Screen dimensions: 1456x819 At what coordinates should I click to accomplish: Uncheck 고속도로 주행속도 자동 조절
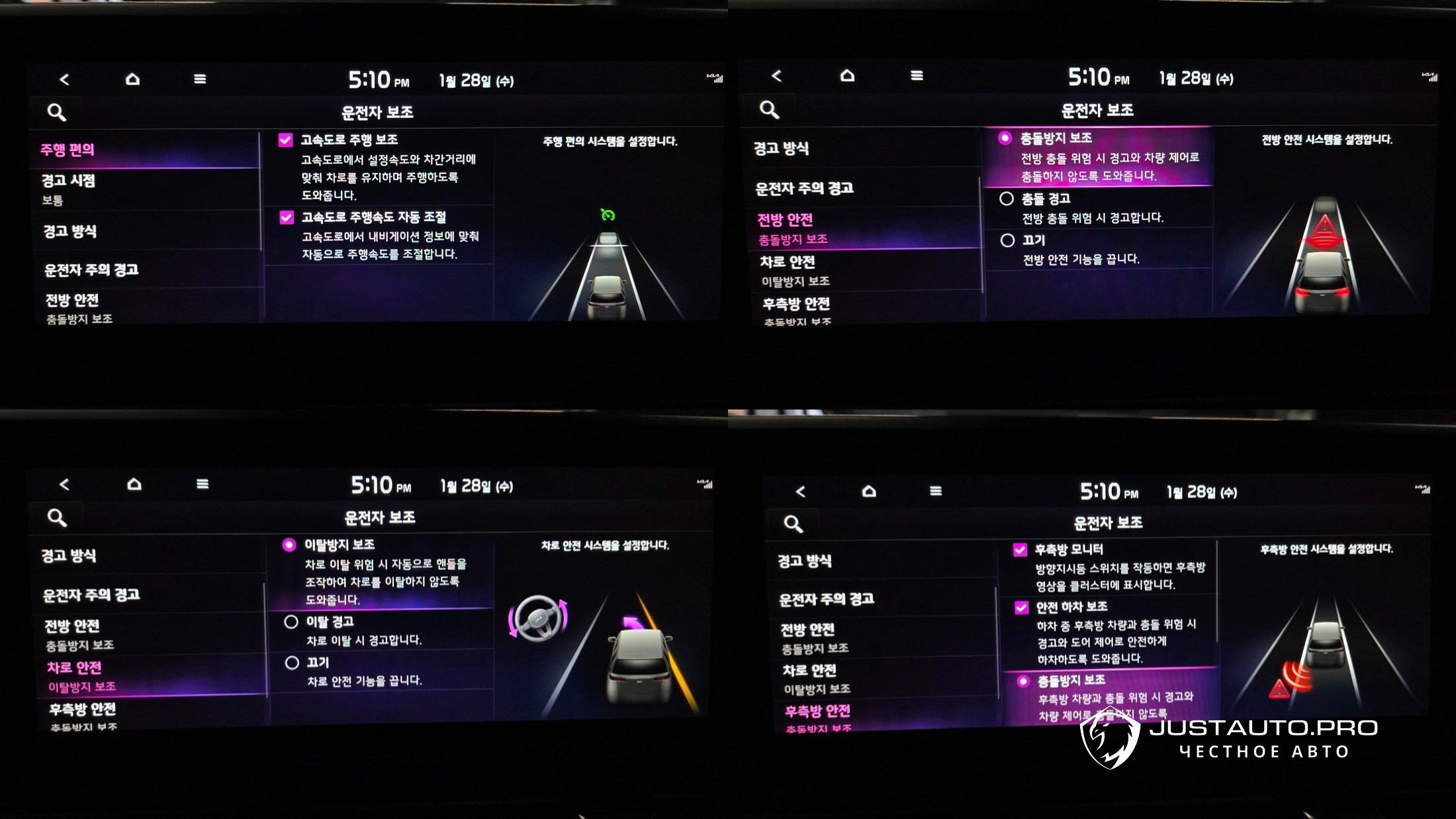[287, 218]
